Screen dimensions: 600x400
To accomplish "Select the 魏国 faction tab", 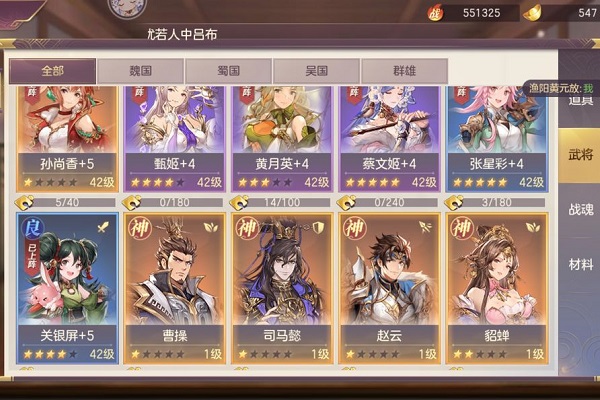I will pyautogui.click(x=140, y=72).
